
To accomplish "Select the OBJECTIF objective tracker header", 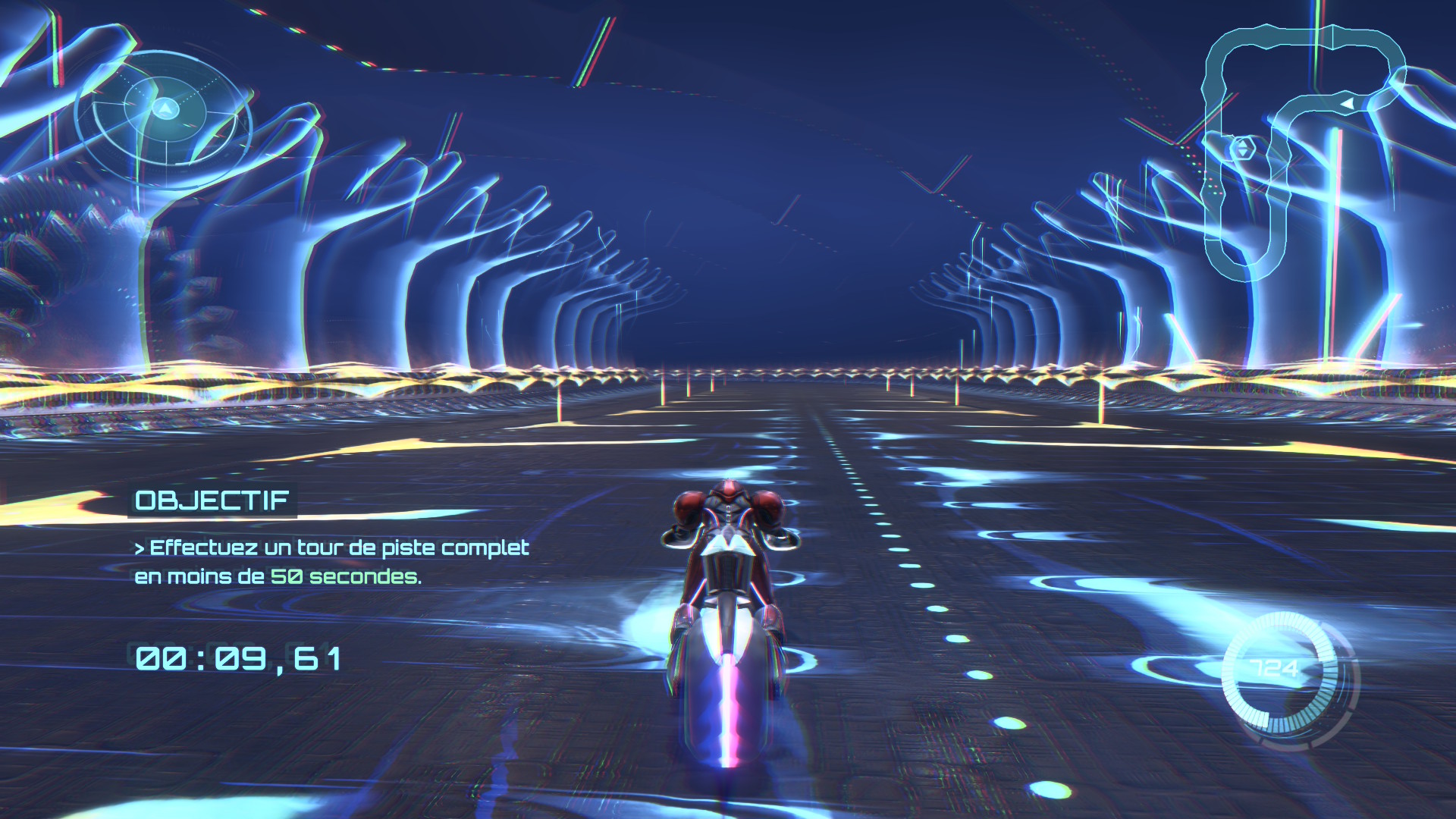I will 212,500.
